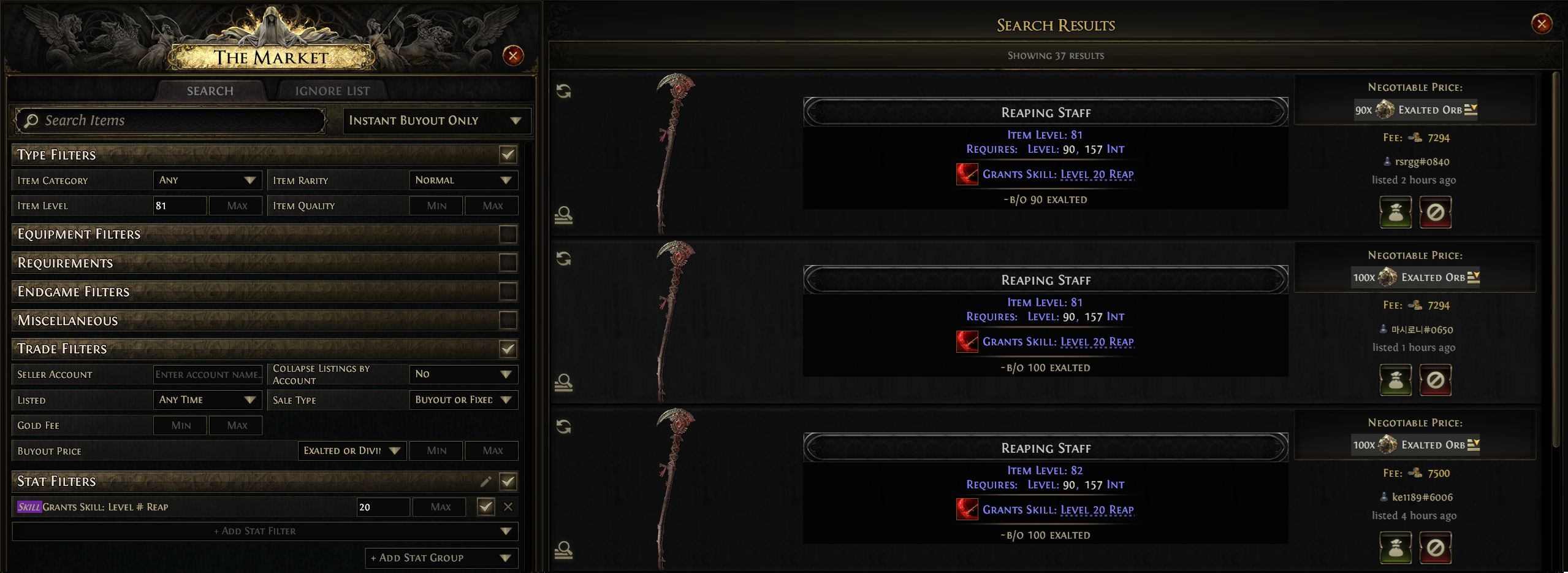Enable the Endgame Filters checkbox

click(508, 291)
